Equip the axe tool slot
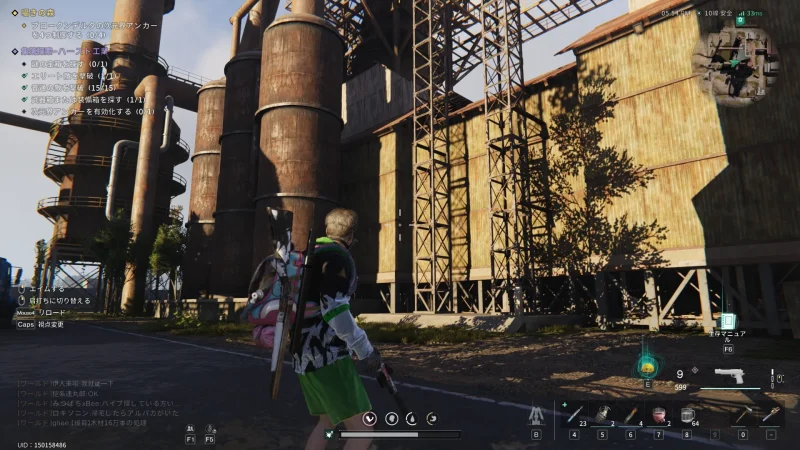This screenshot has height=450, width=800. (741, 414)
